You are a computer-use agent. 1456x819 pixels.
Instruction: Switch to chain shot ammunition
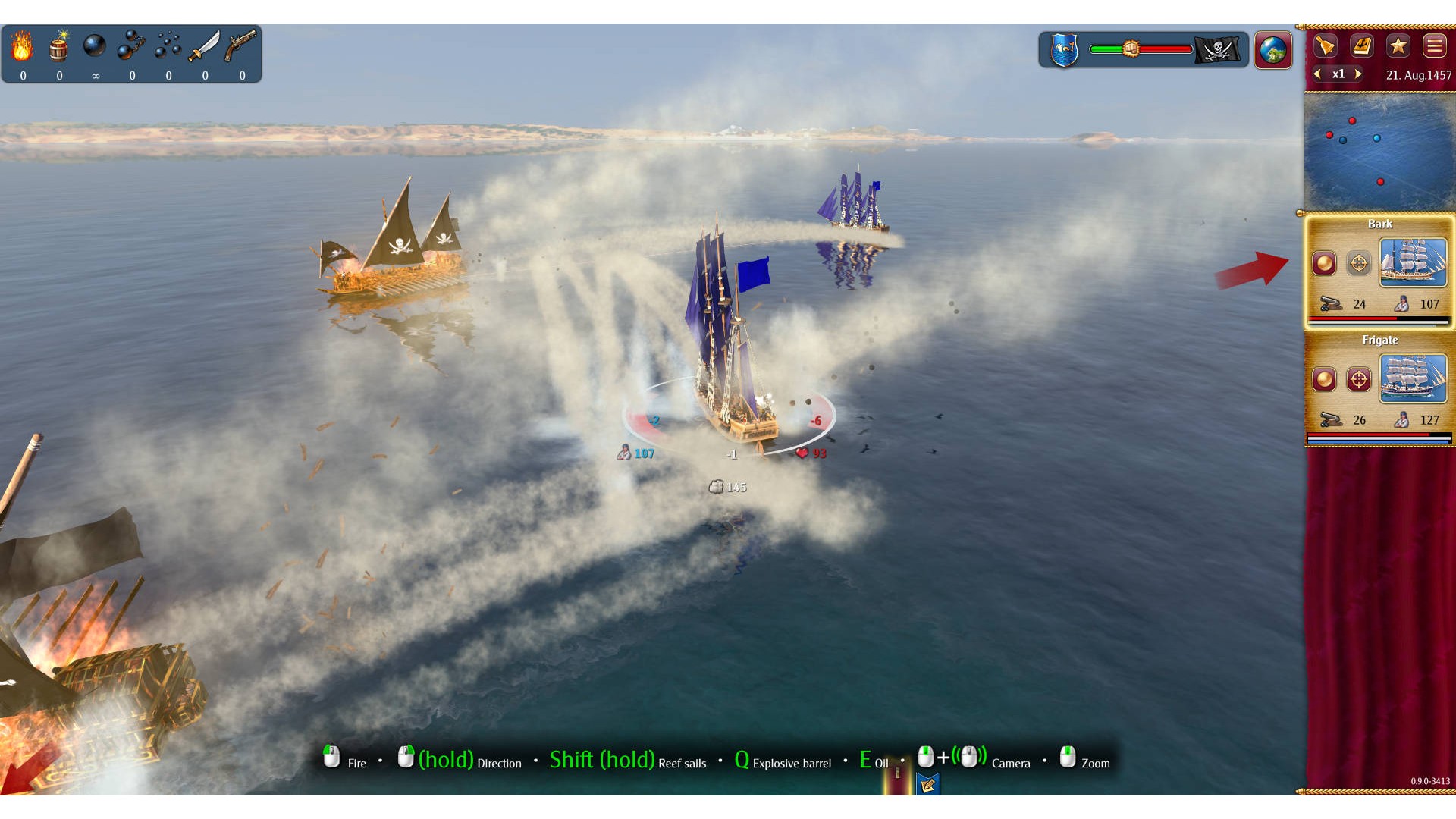pyautogui.click(x=131, y=46)
